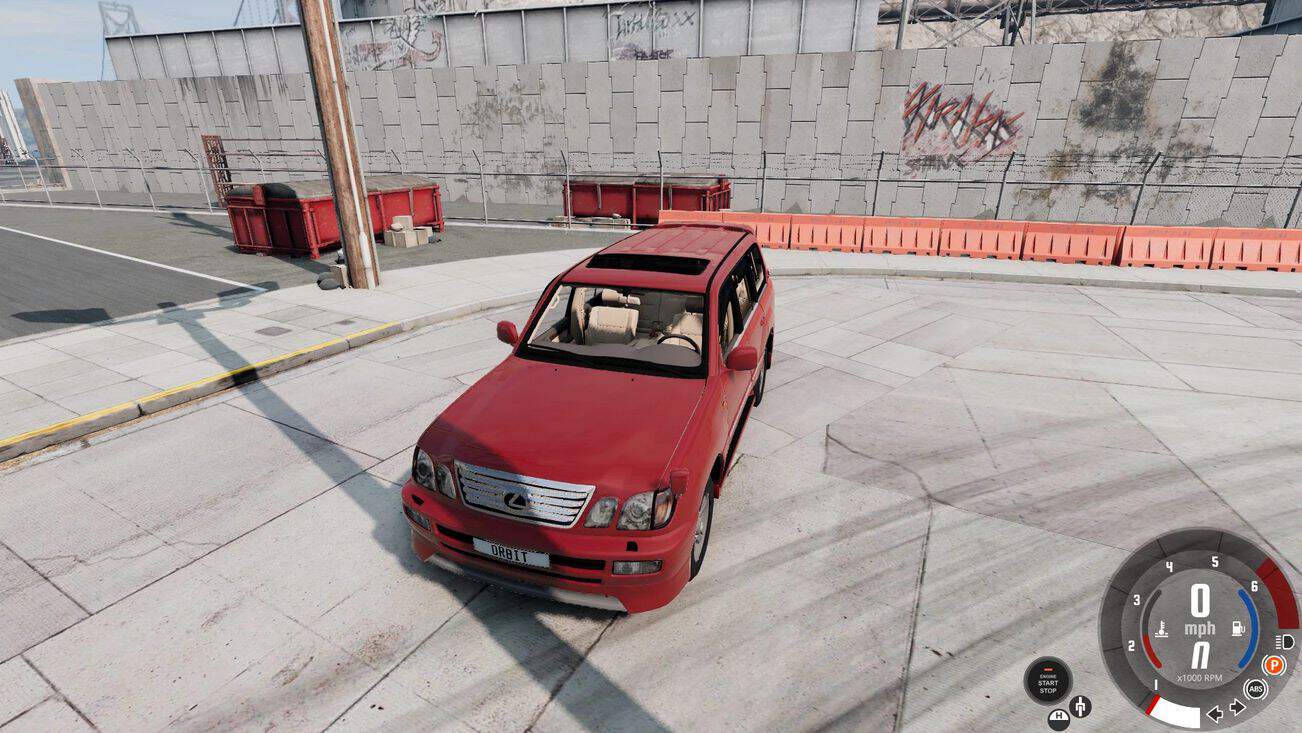
Task: Toggle the orange parking brake indicator
Action: [x=1273, y=665]
